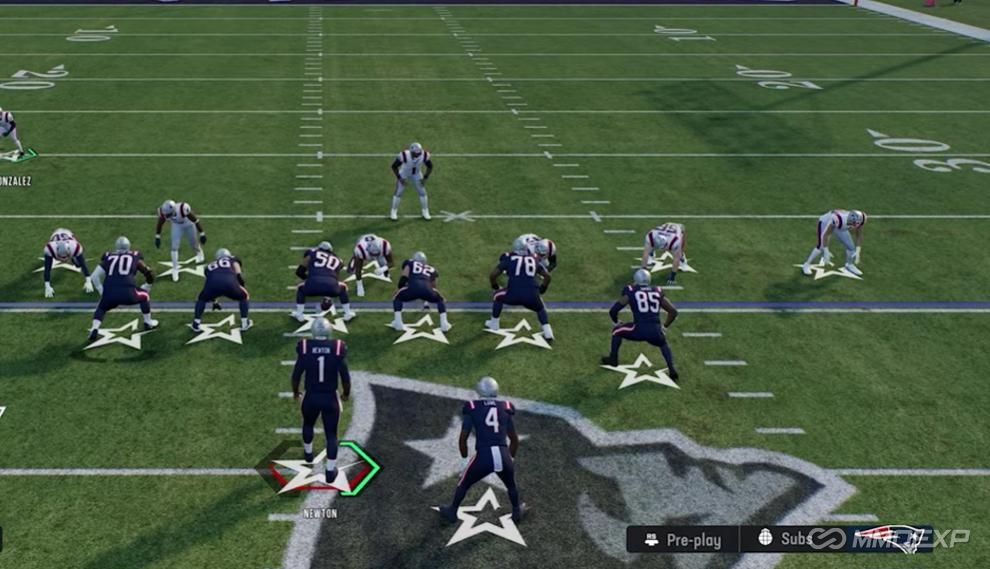Select the highlighted quarterback Newton marker
The height and width of the screenshot is (569, 990).
tap(320, 470)
